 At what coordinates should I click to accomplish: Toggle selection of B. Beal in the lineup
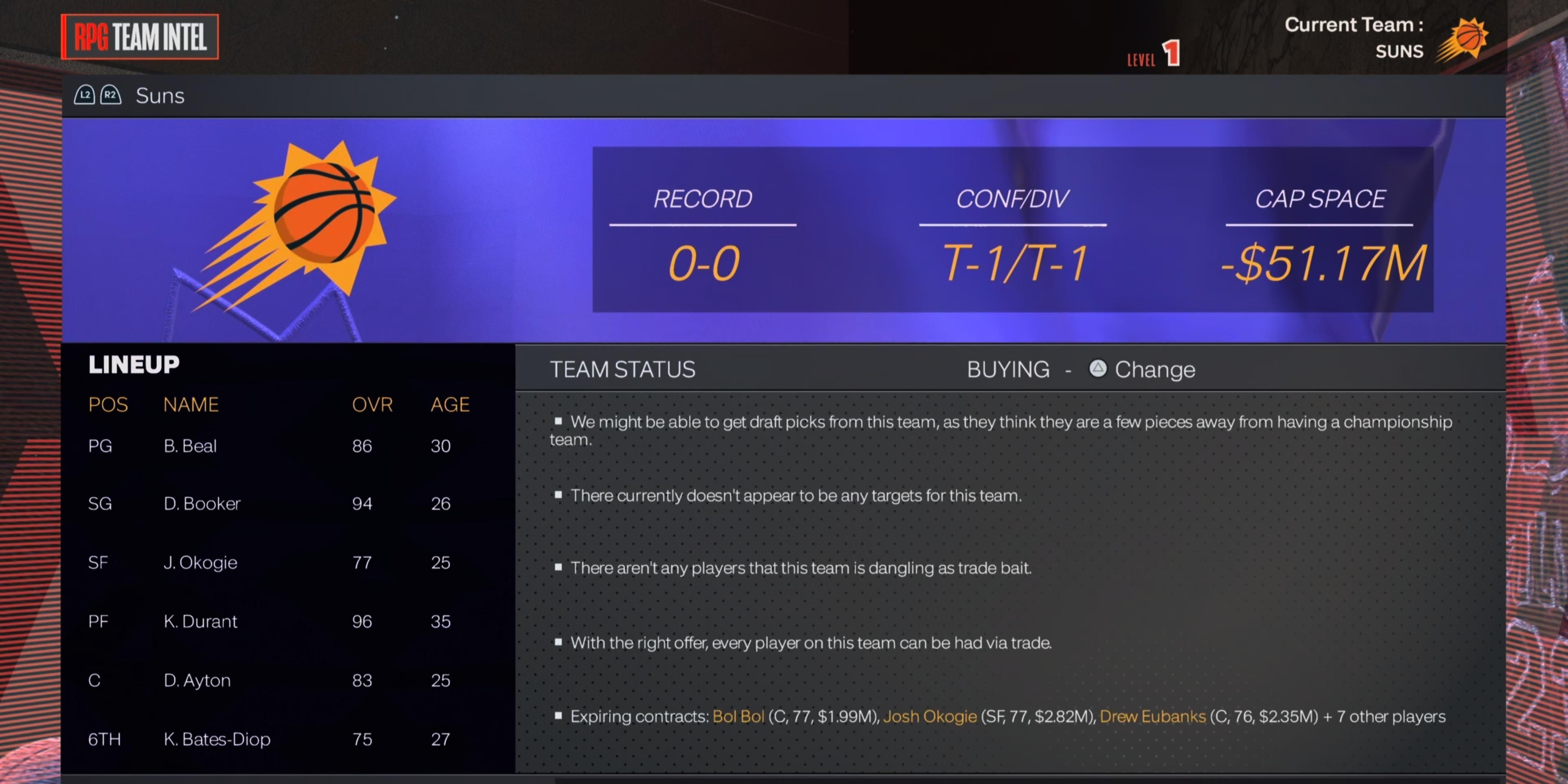[191, 445]
